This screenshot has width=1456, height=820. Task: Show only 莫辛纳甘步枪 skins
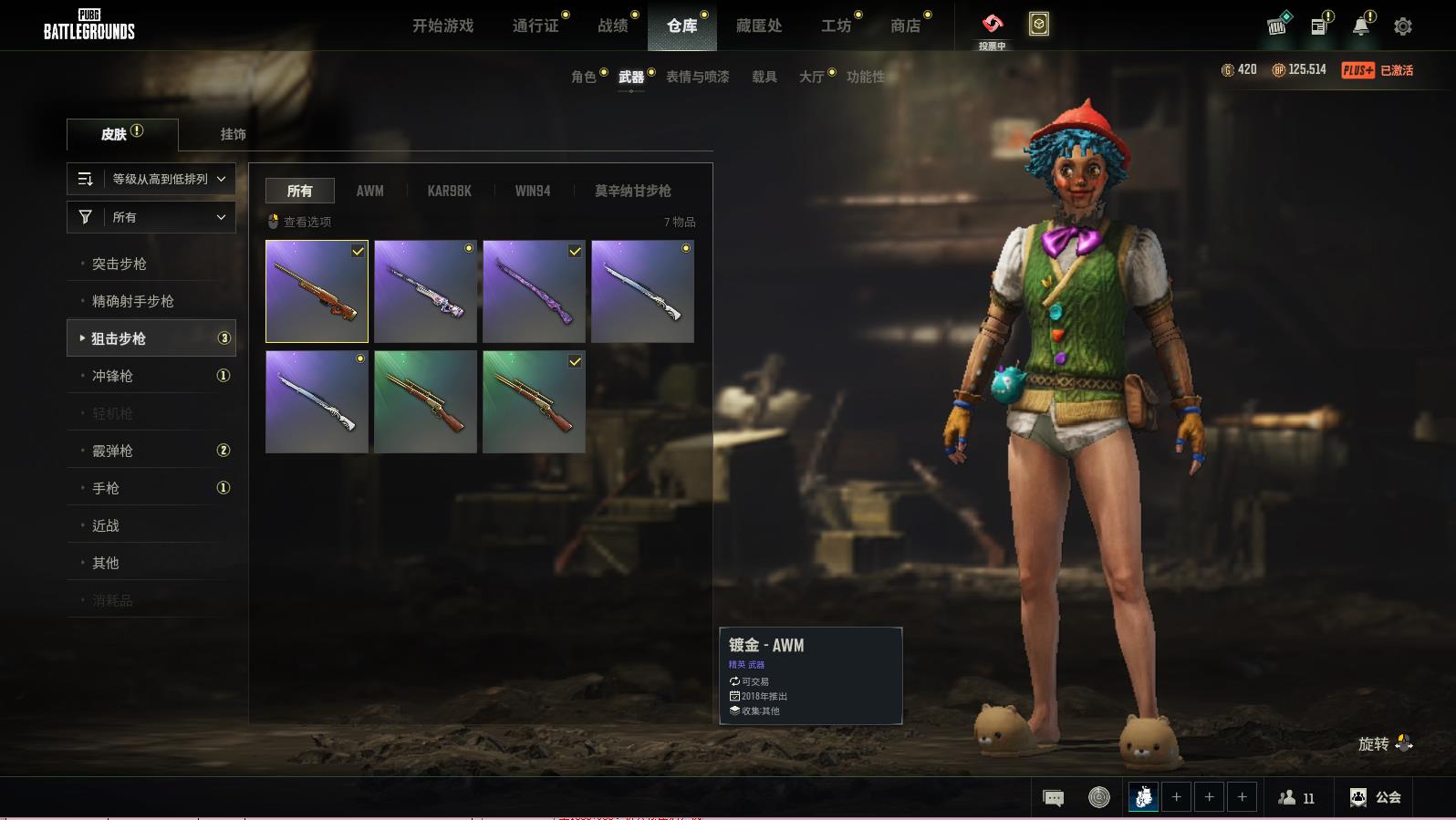tap(632, 191)
